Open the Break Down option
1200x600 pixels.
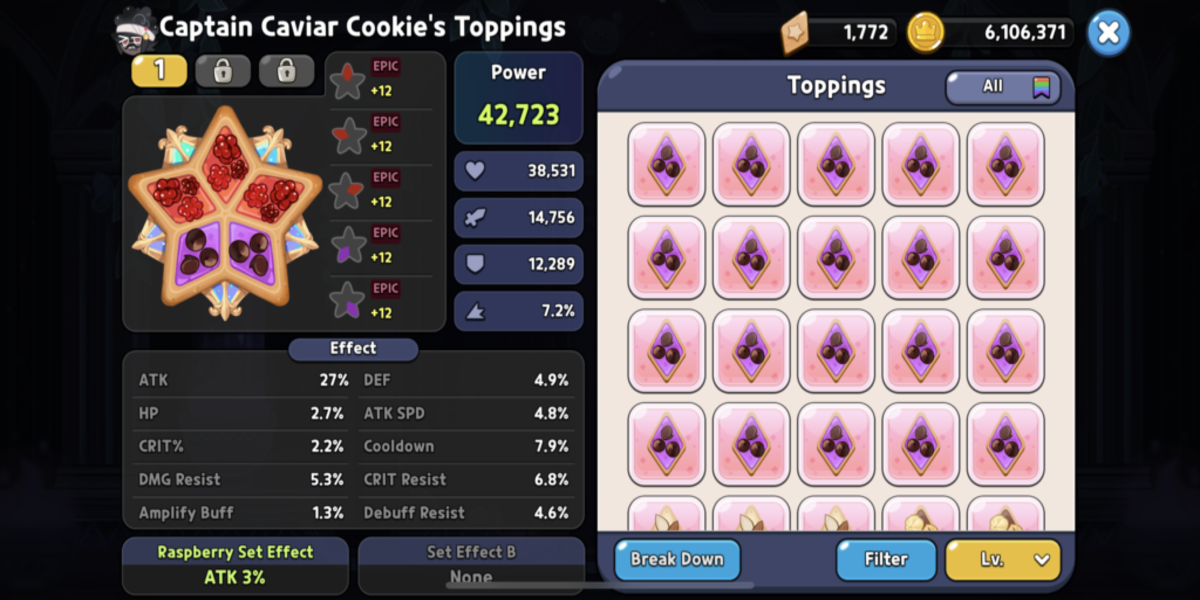[677, 559]
